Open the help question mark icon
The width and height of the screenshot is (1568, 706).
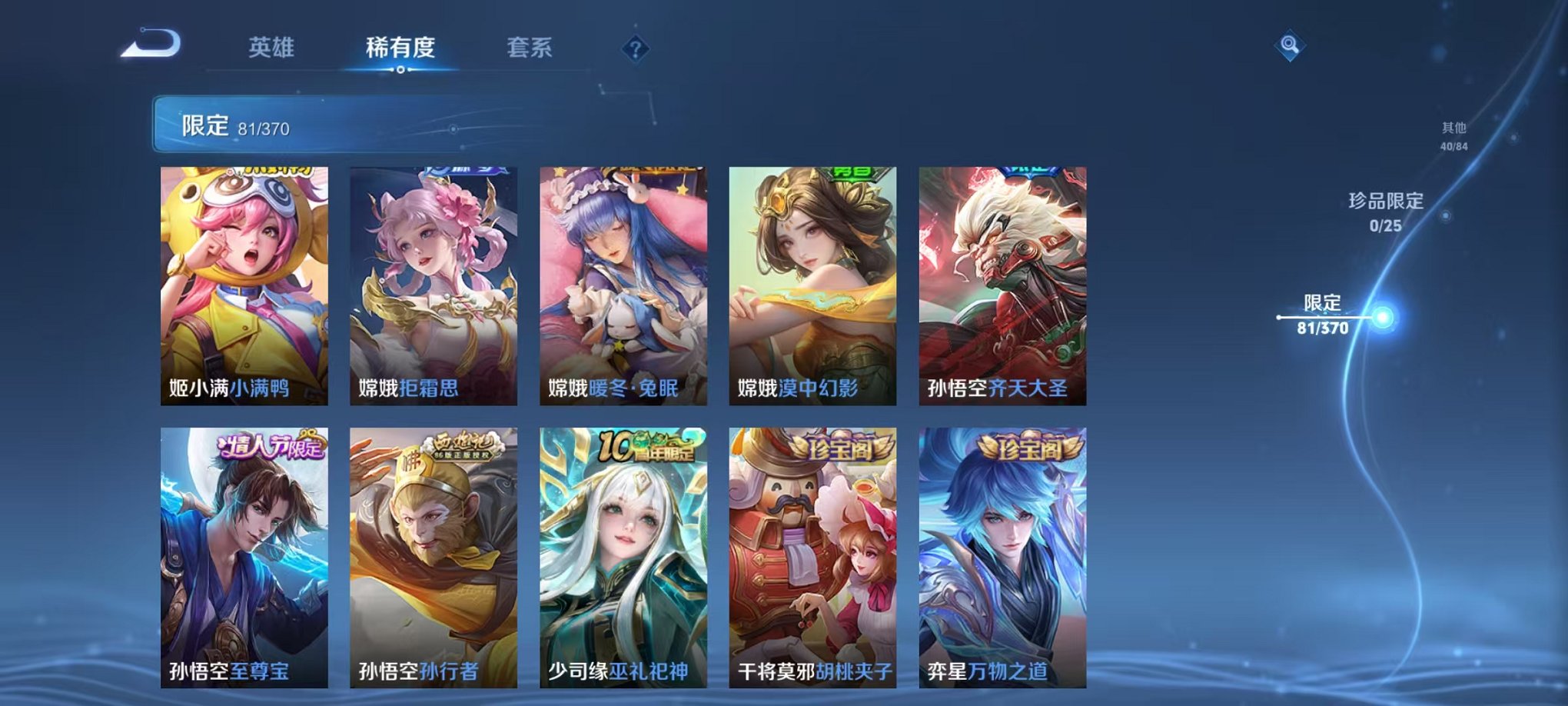635,49
